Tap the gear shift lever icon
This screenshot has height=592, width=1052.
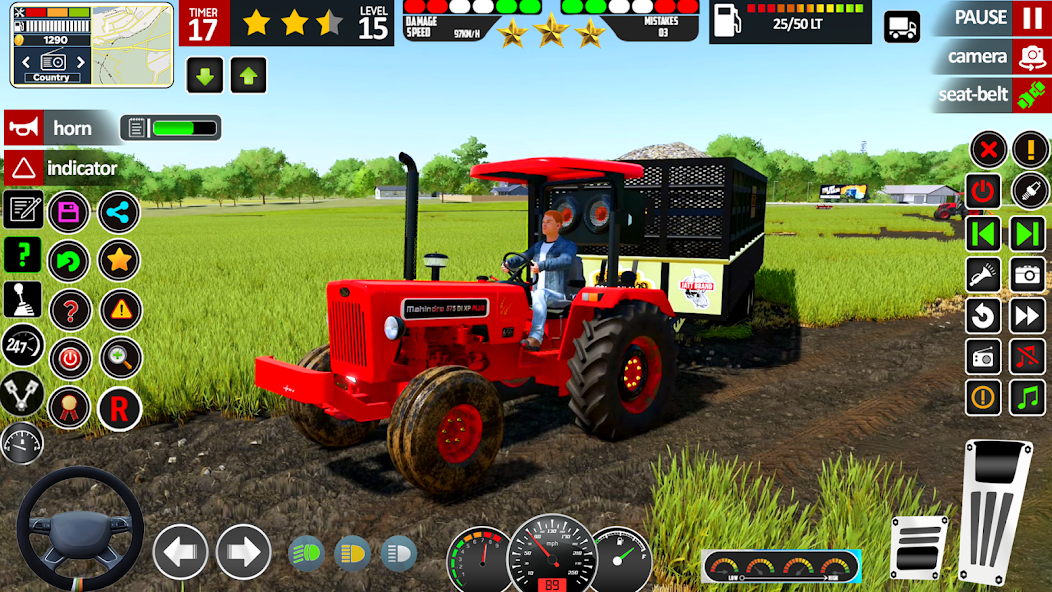pyautogui.click(x=22, y=299)
